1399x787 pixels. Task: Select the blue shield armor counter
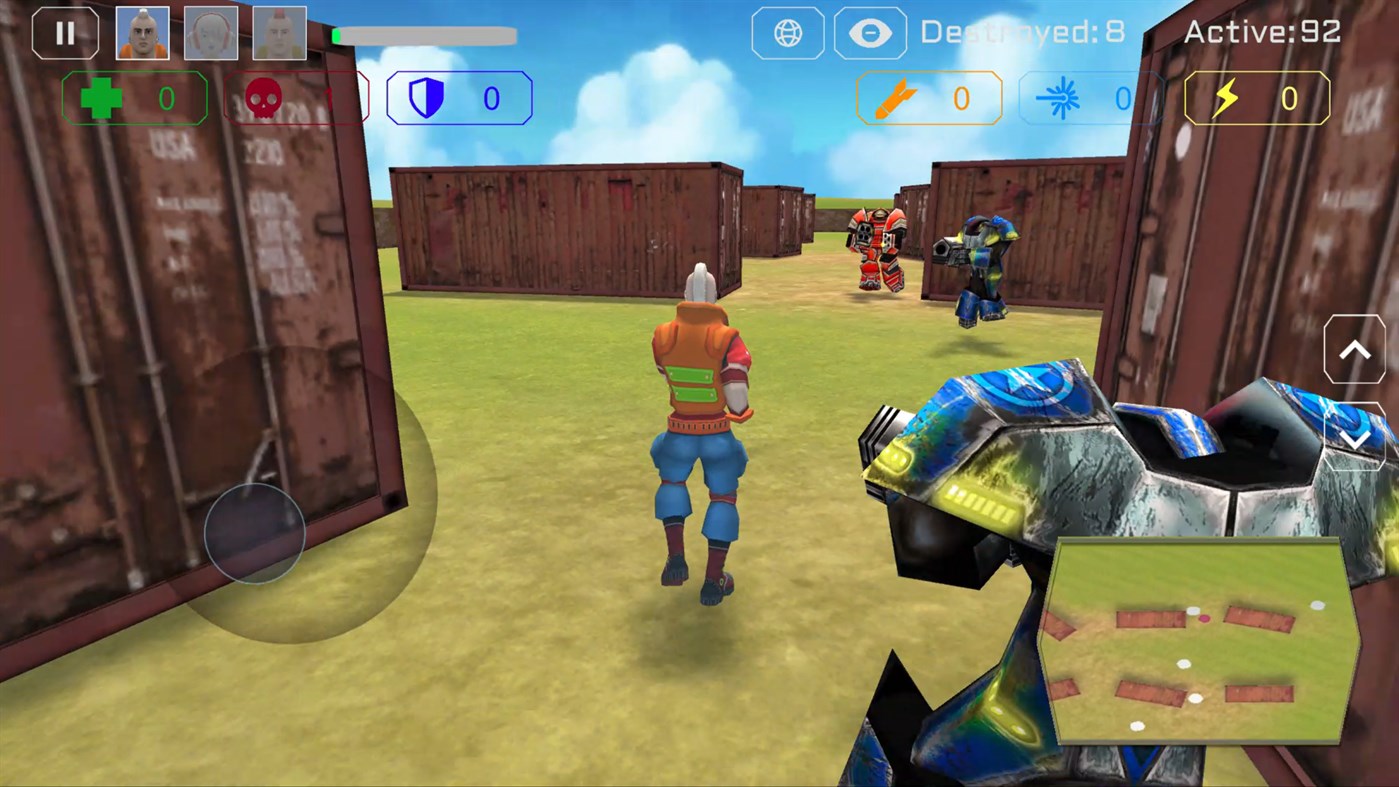click(458, 98)
